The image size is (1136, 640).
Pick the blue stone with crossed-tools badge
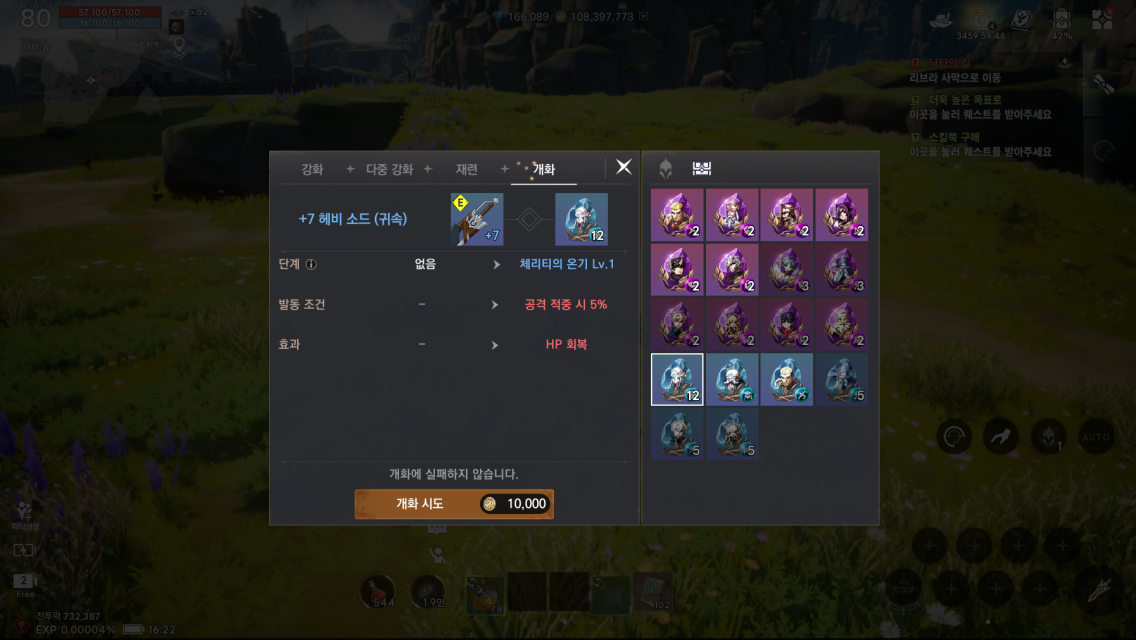tap(786, 379)
